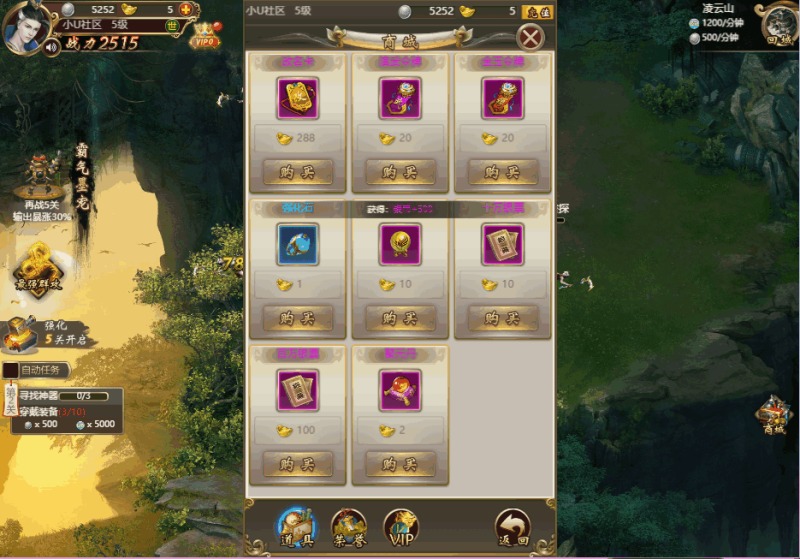This screenshot has width=800, height=559.
Task: Buy the 强化石 for 1 gold
Action: (x=298, y=319)
